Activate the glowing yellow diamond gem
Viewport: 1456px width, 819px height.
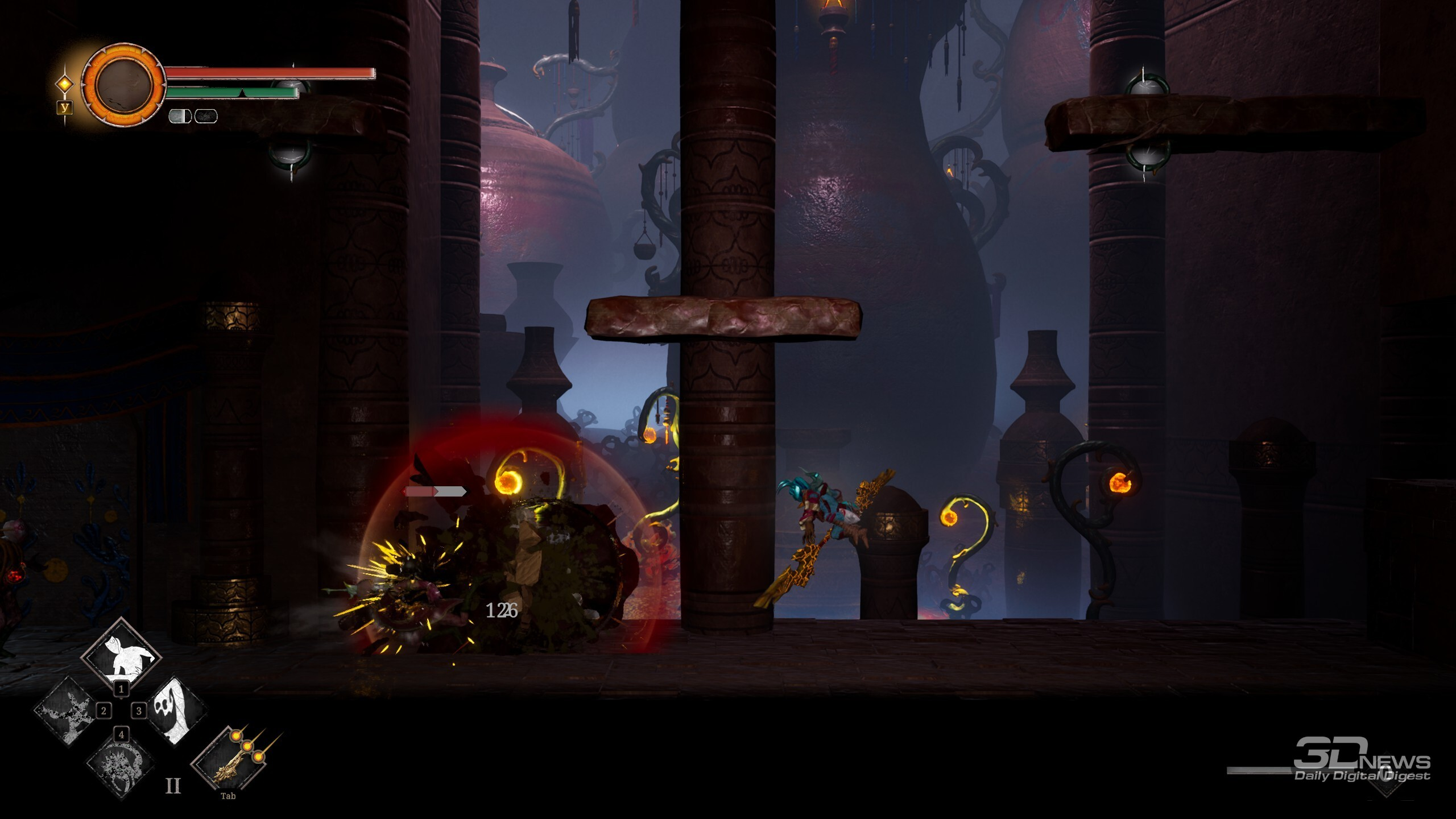(65, 84)
